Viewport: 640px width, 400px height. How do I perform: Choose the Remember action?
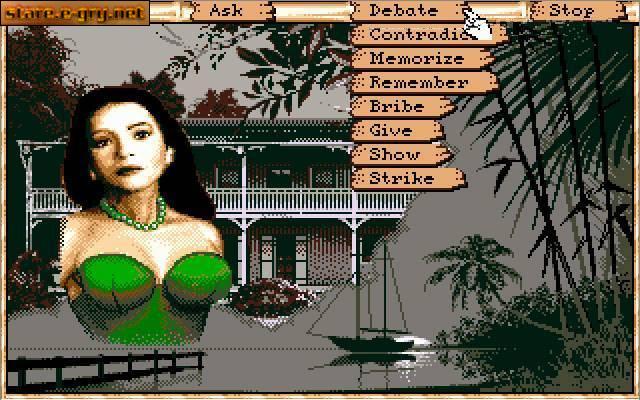pos(416,83)
